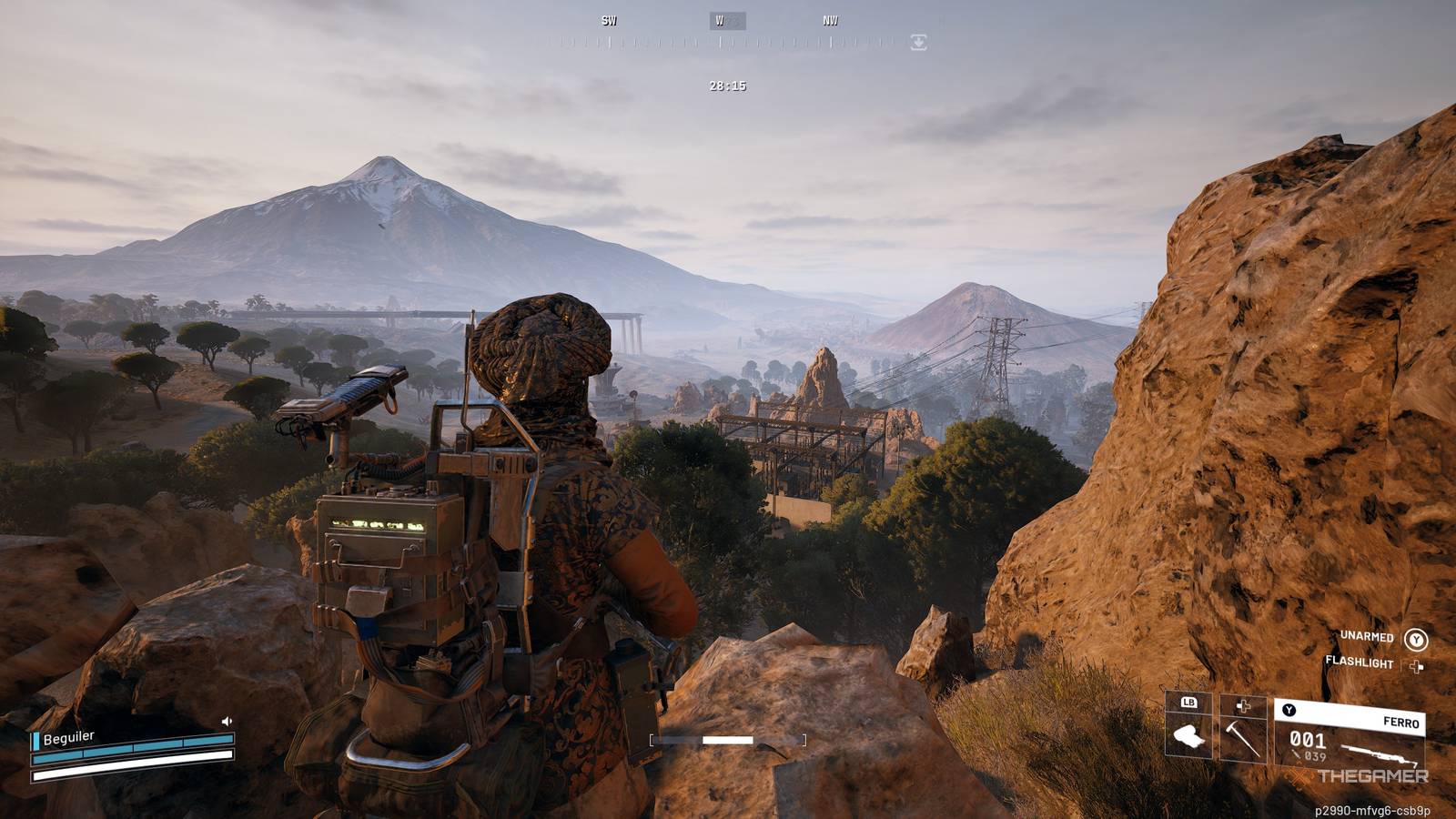Click the extraction marker on the compass
Screen dimensions: 1456x819
coord(918,42)
